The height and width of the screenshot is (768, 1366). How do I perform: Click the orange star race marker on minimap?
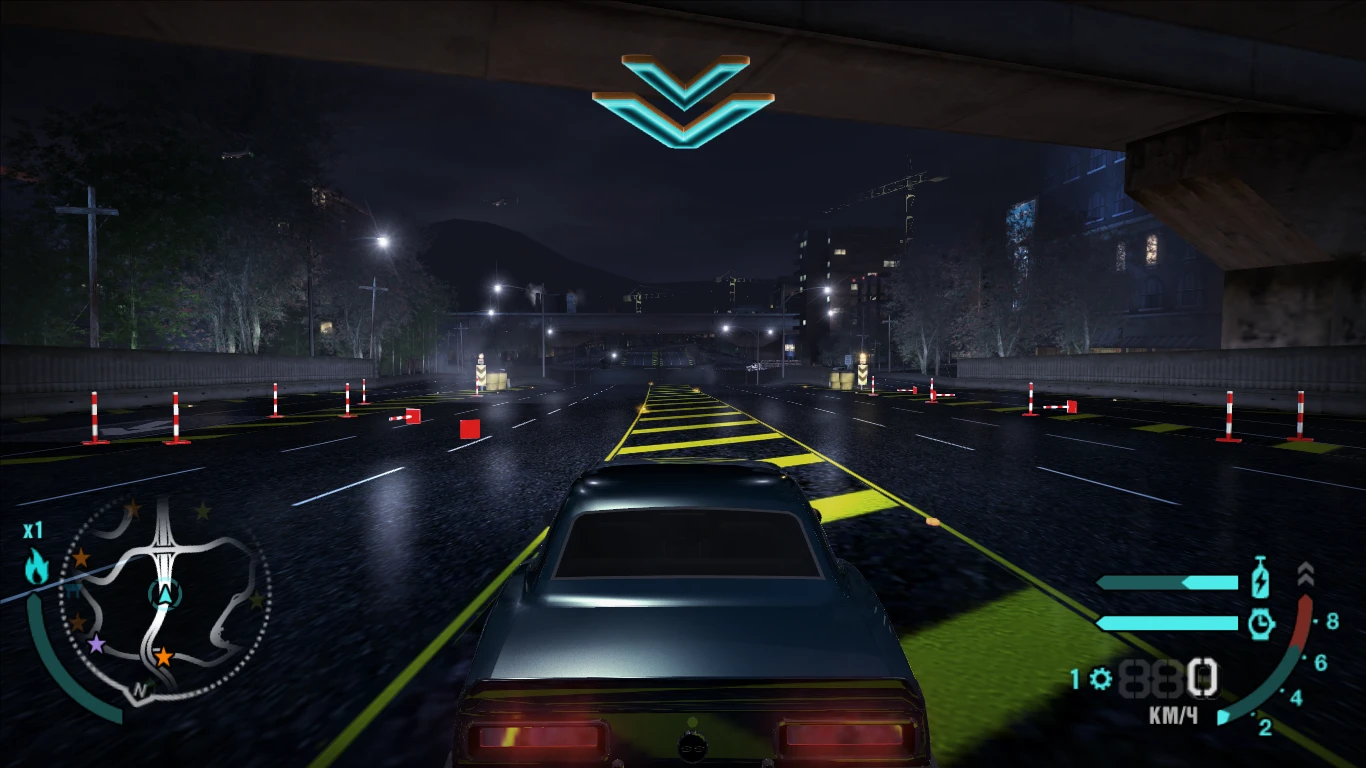tap(163, 656)
